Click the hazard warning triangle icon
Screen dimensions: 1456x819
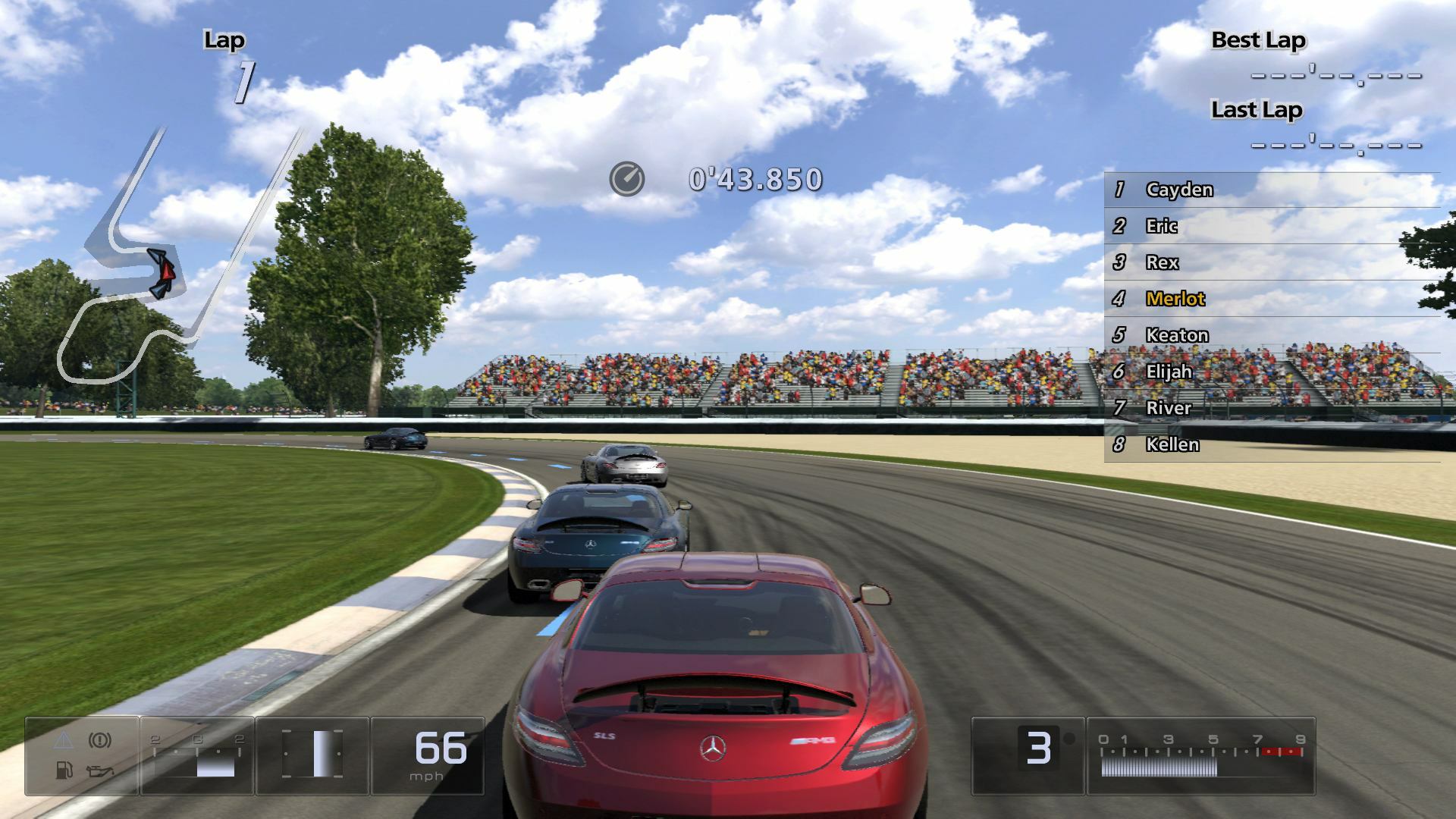coord(63,739)
